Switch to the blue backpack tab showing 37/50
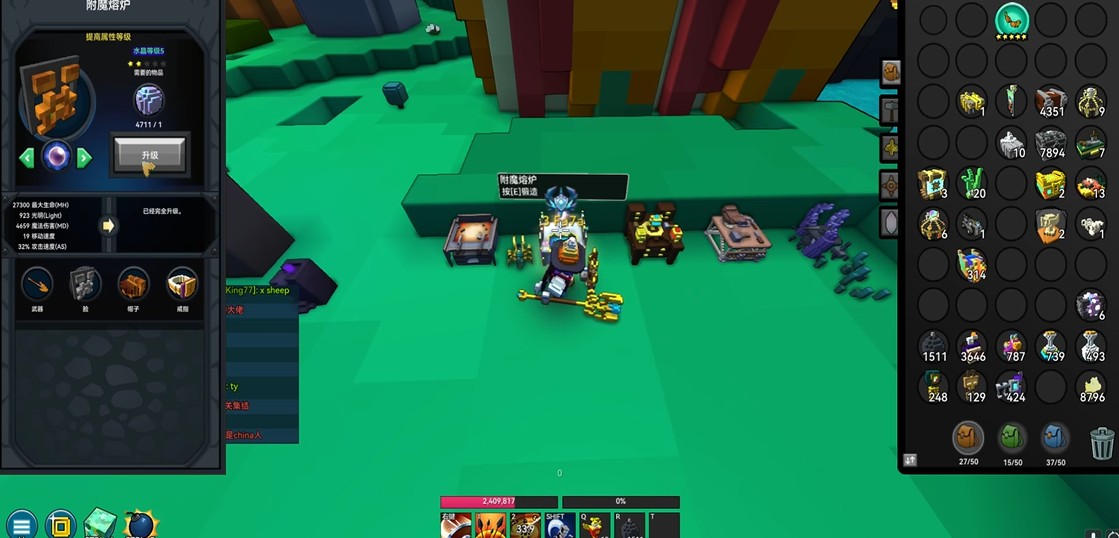 click(1055, 438)
